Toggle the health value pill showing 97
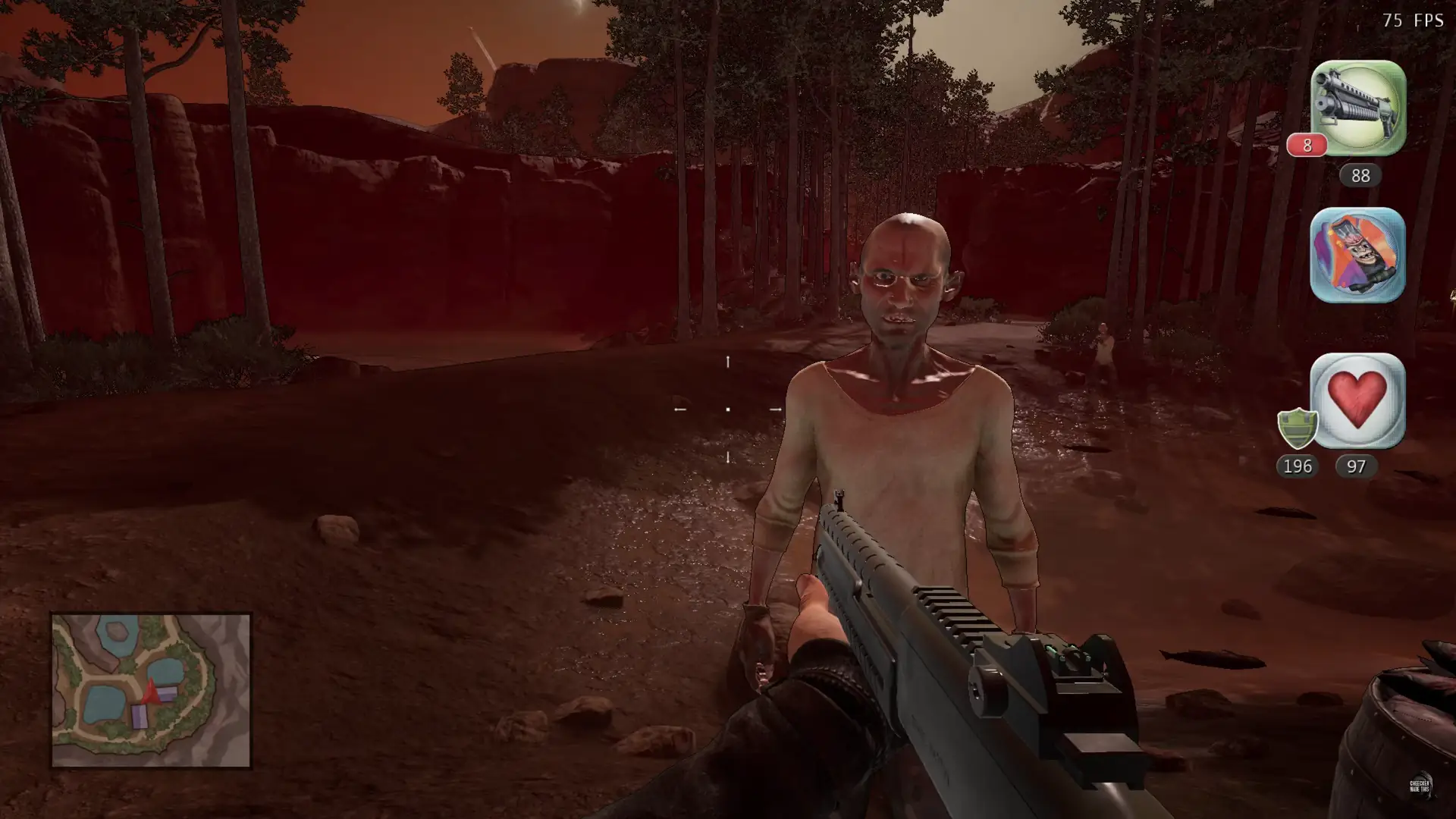The height and width of the screenshot is (819, 1456). coord(1357,467)
